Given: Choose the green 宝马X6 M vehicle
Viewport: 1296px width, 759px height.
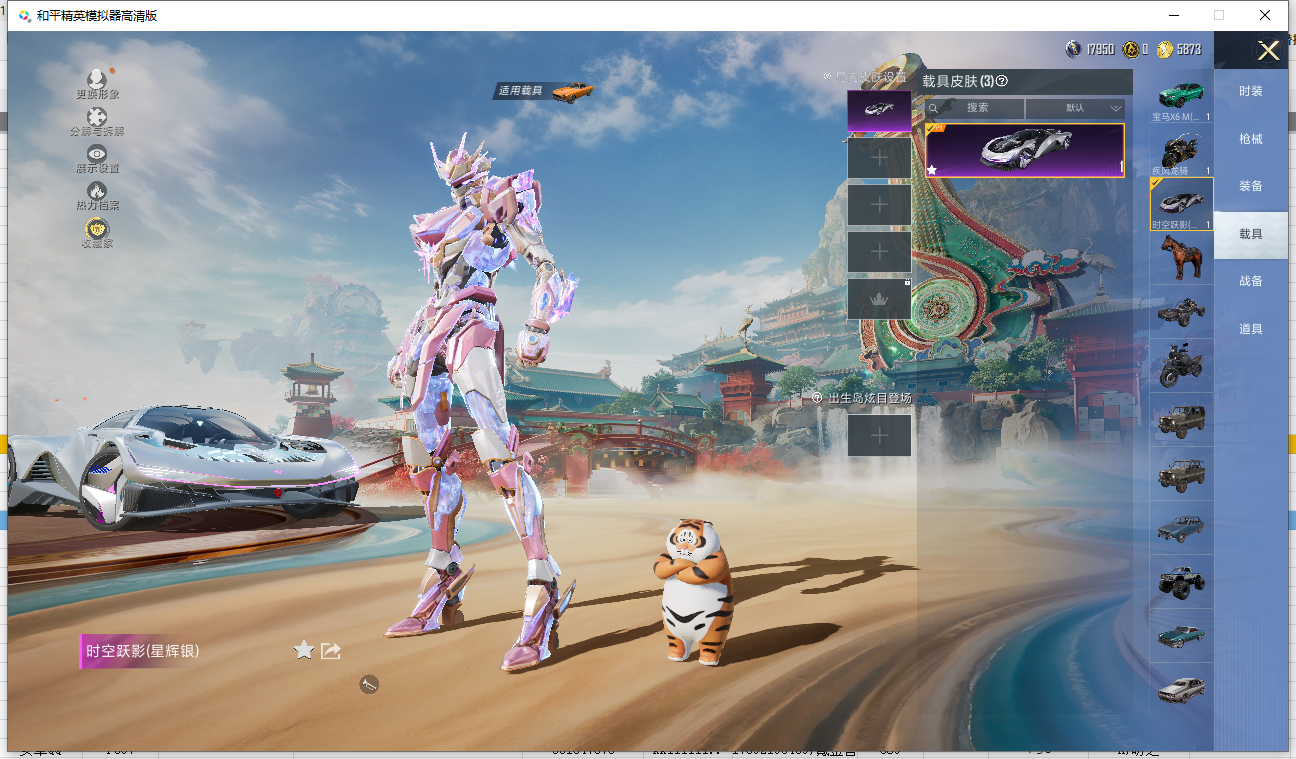Looking at the screenshot, I should 1181,97.
